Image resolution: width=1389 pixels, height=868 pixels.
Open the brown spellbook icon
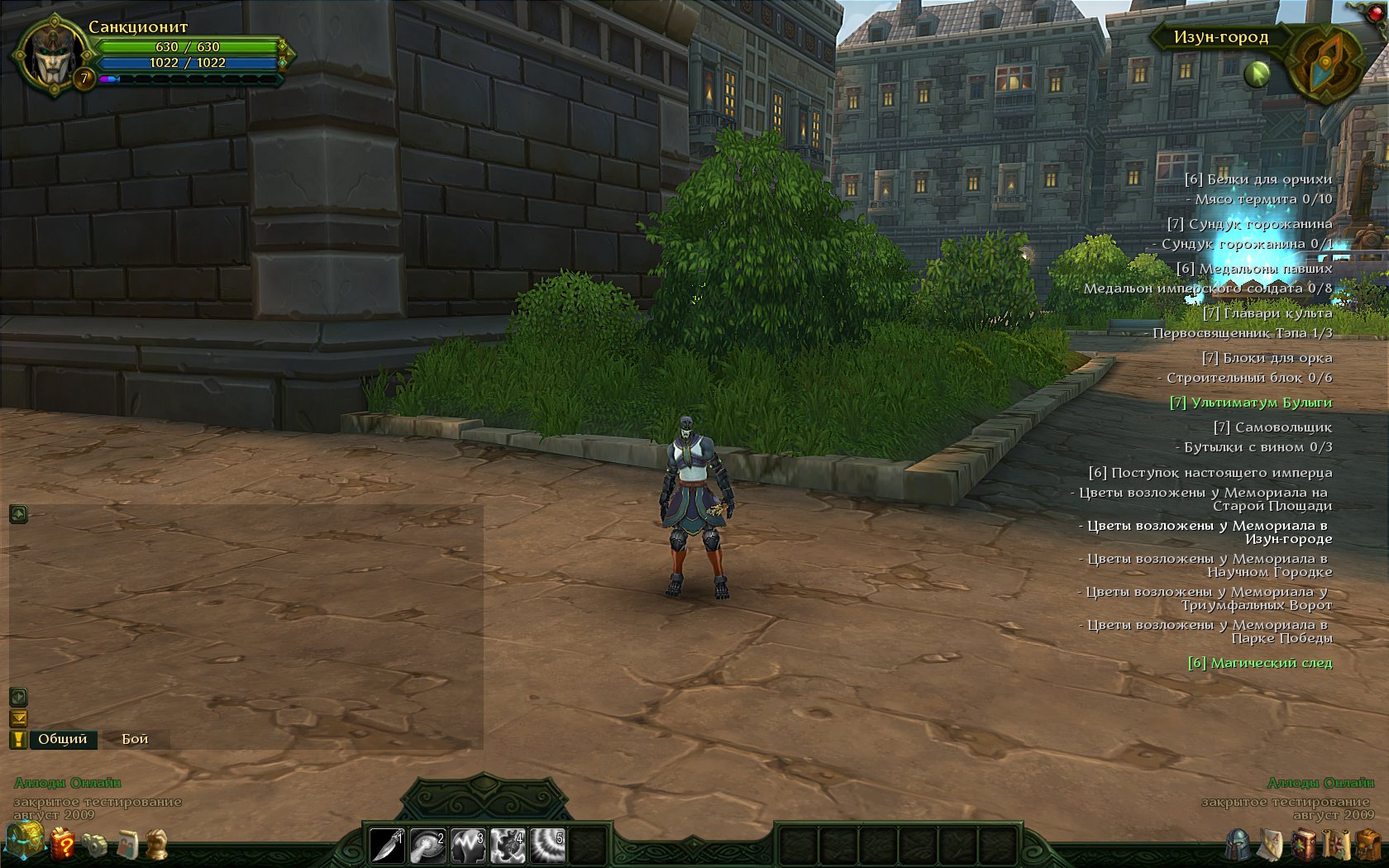click(1304, 845)
